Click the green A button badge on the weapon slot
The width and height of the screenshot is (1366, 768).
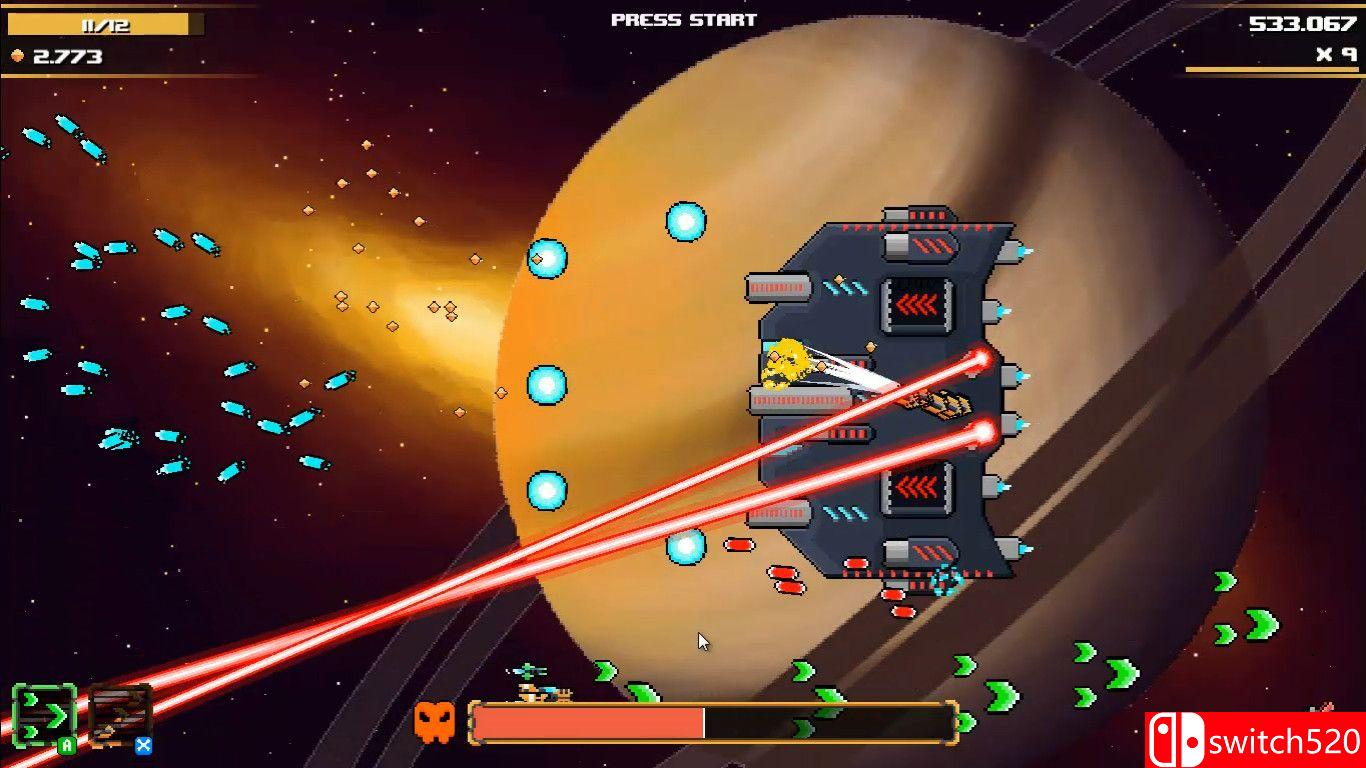tap(65, 745)
